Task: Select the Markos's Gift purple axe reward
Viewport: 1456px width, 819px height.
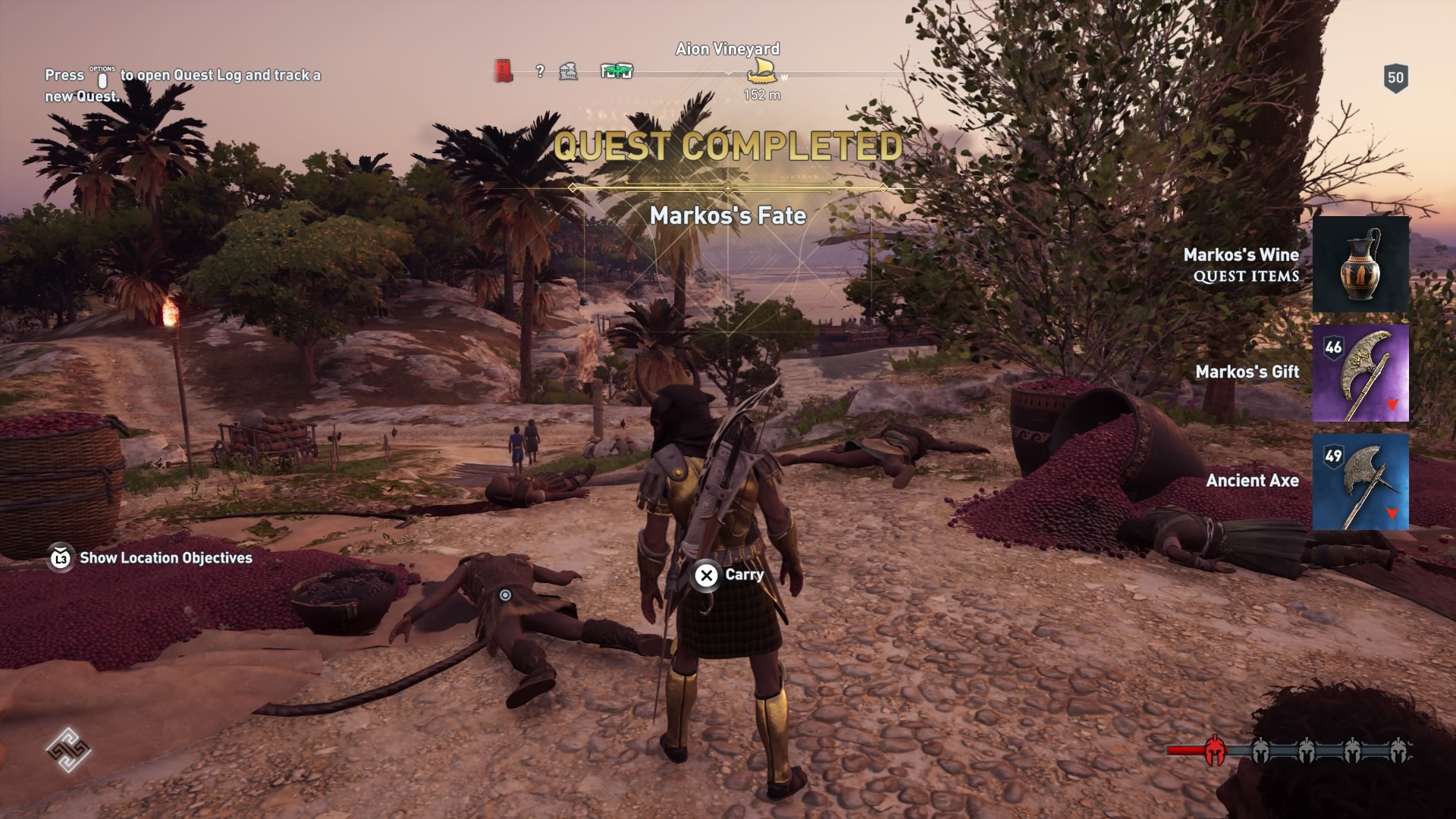Action: point(1360,373)
